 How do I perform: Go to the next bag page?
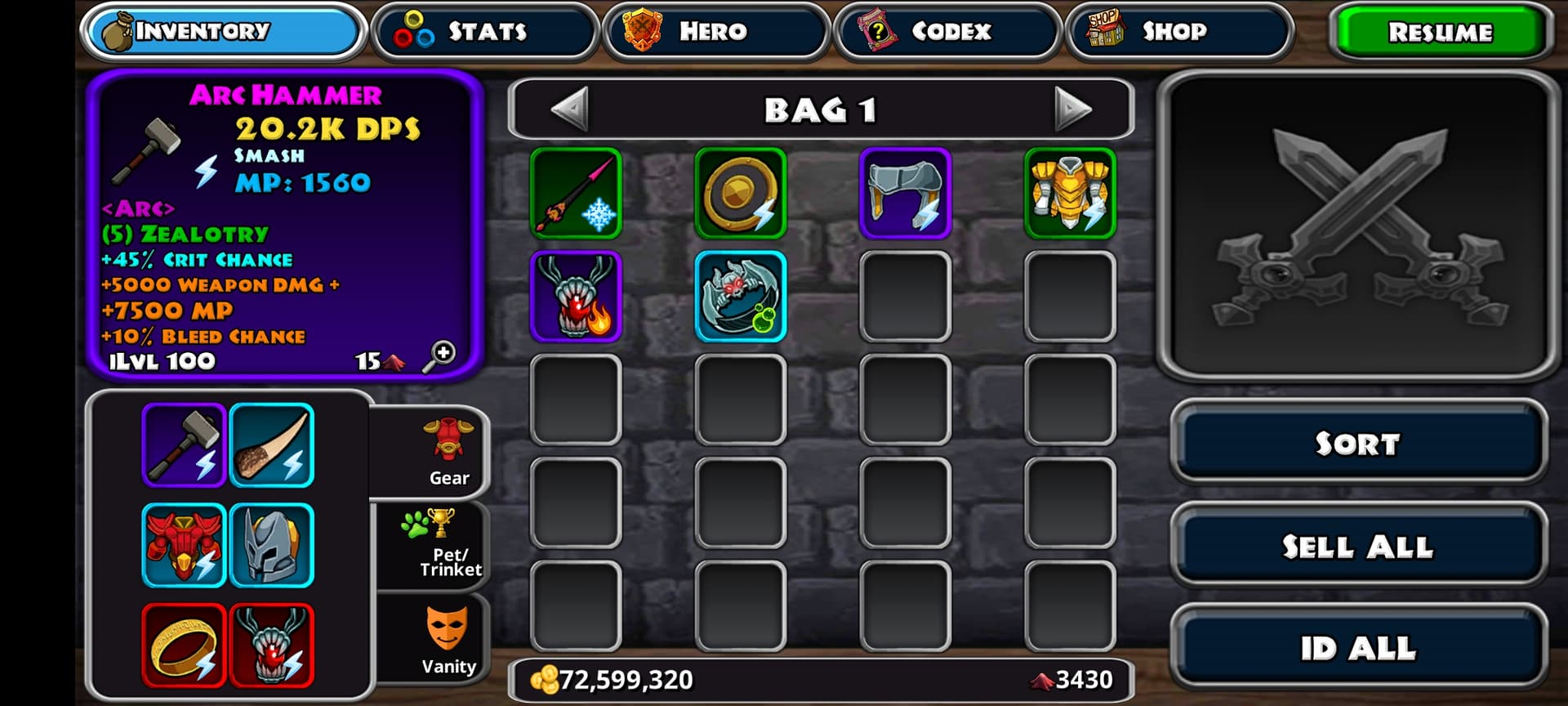(x=1072, y=109)
